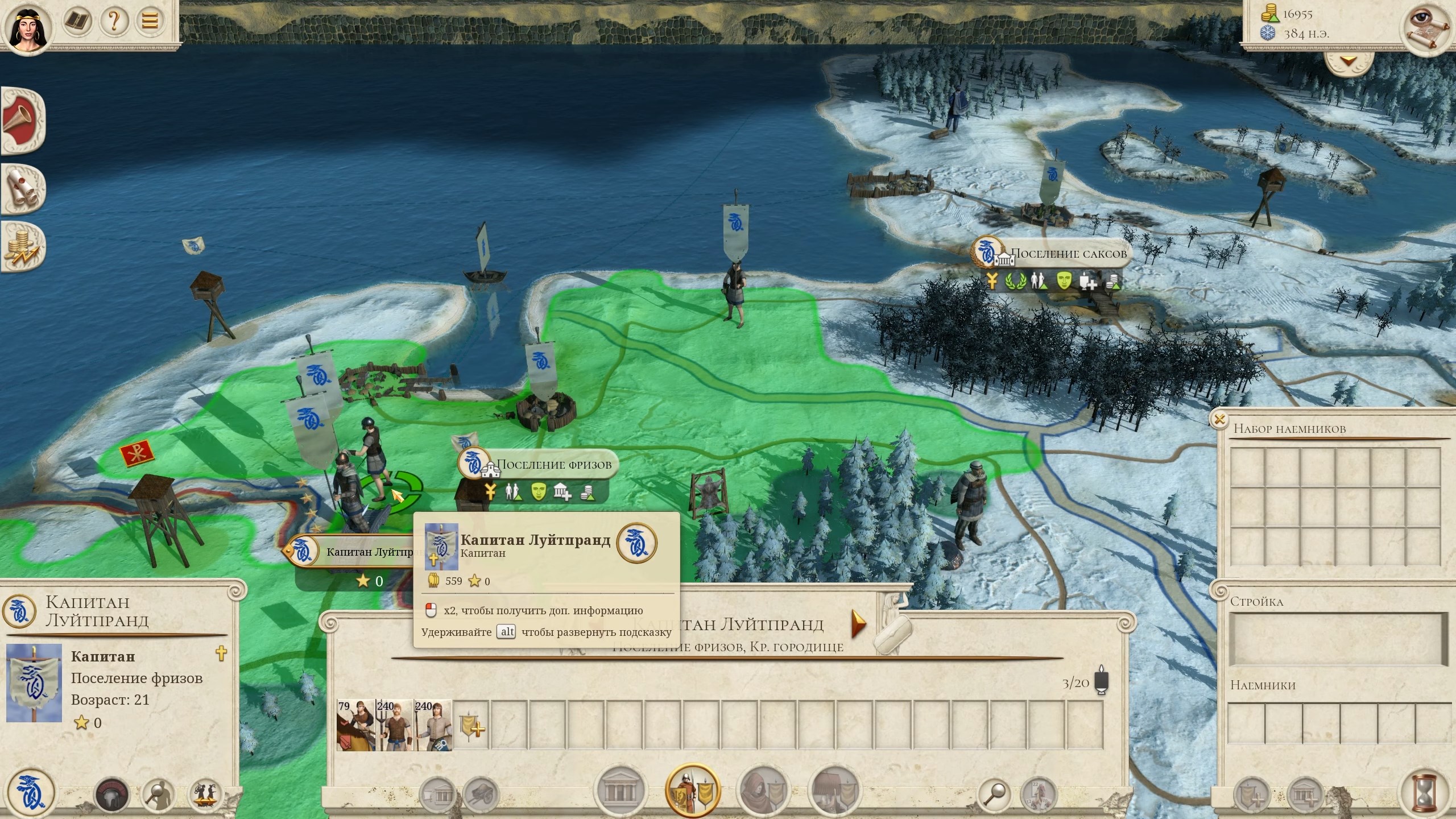Open the horn announcements side tab

pos(22,119)
